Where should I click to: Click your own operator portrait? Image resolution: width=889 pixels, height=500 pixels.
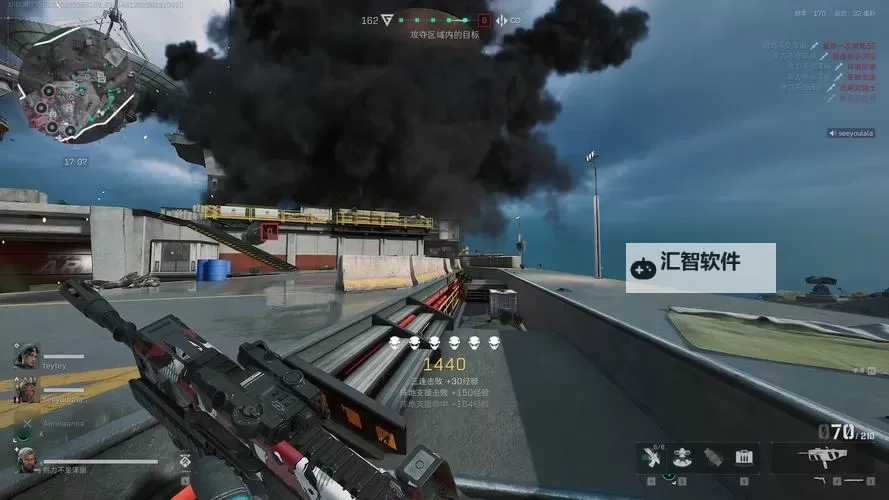(x=26, y=459)
